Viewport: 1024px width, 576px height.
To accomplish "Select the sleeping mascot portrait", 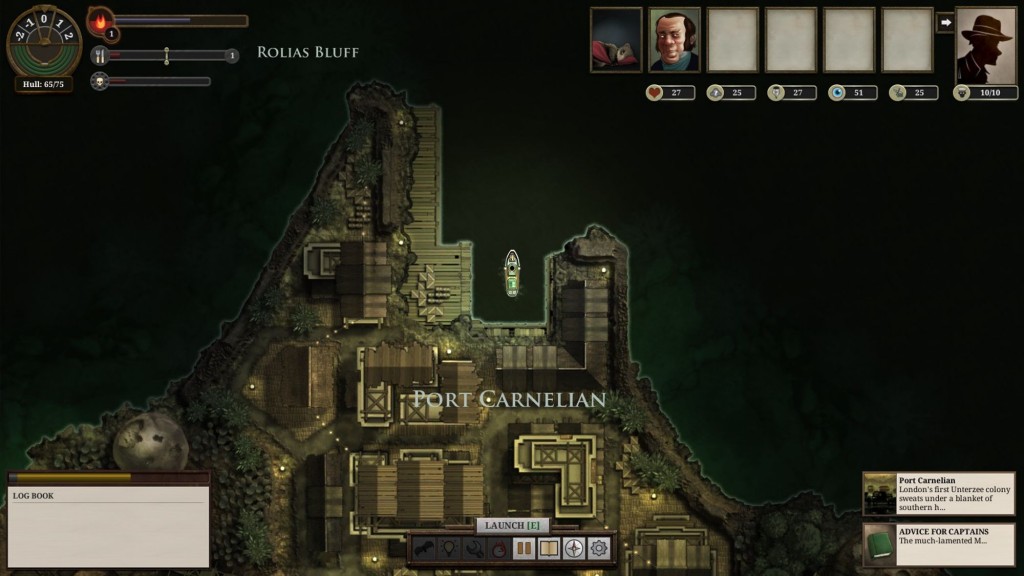I will (616, 40).
